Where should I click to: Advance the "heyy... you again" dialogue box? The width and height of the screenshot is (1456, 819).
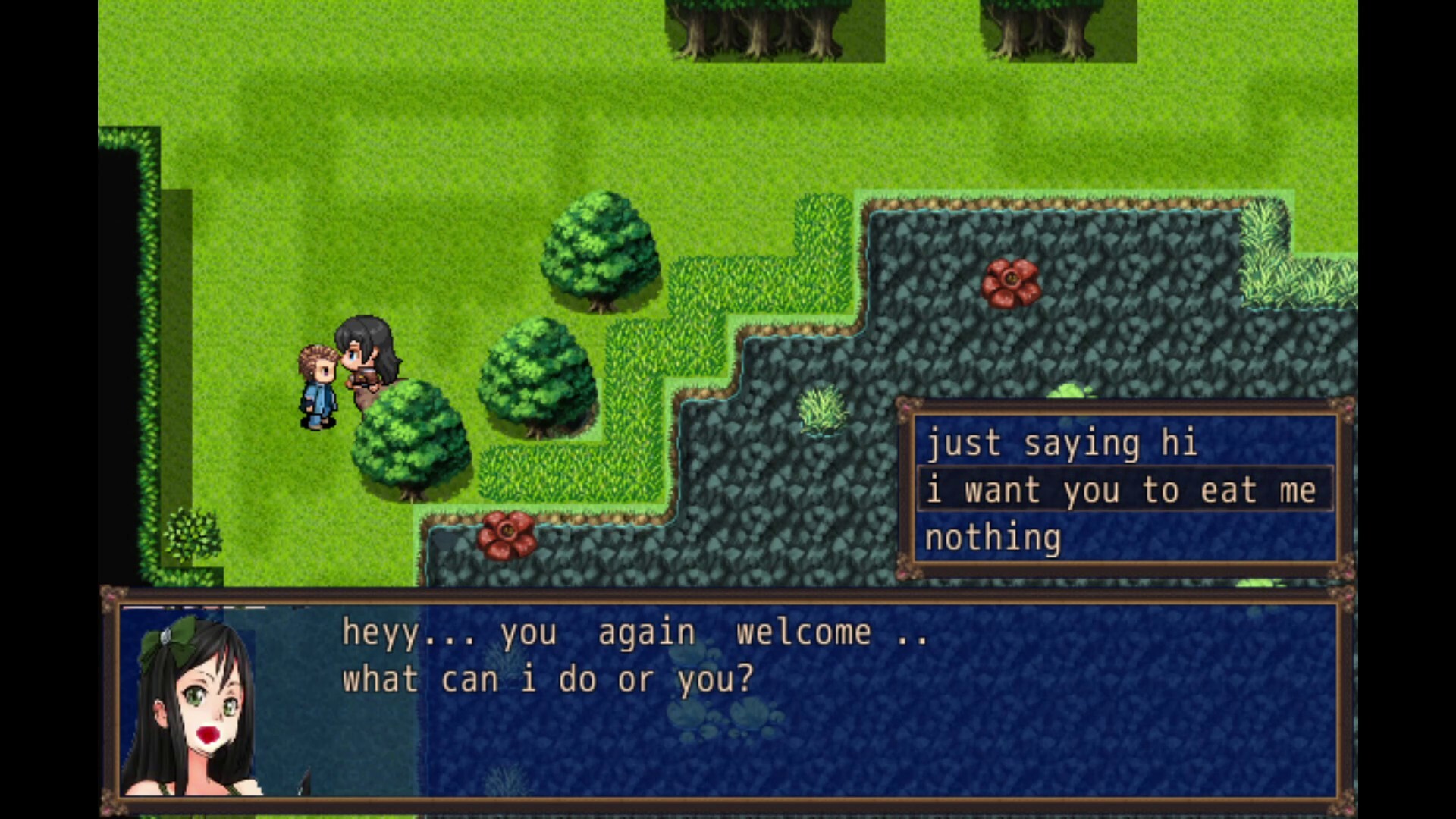point(728,698)
